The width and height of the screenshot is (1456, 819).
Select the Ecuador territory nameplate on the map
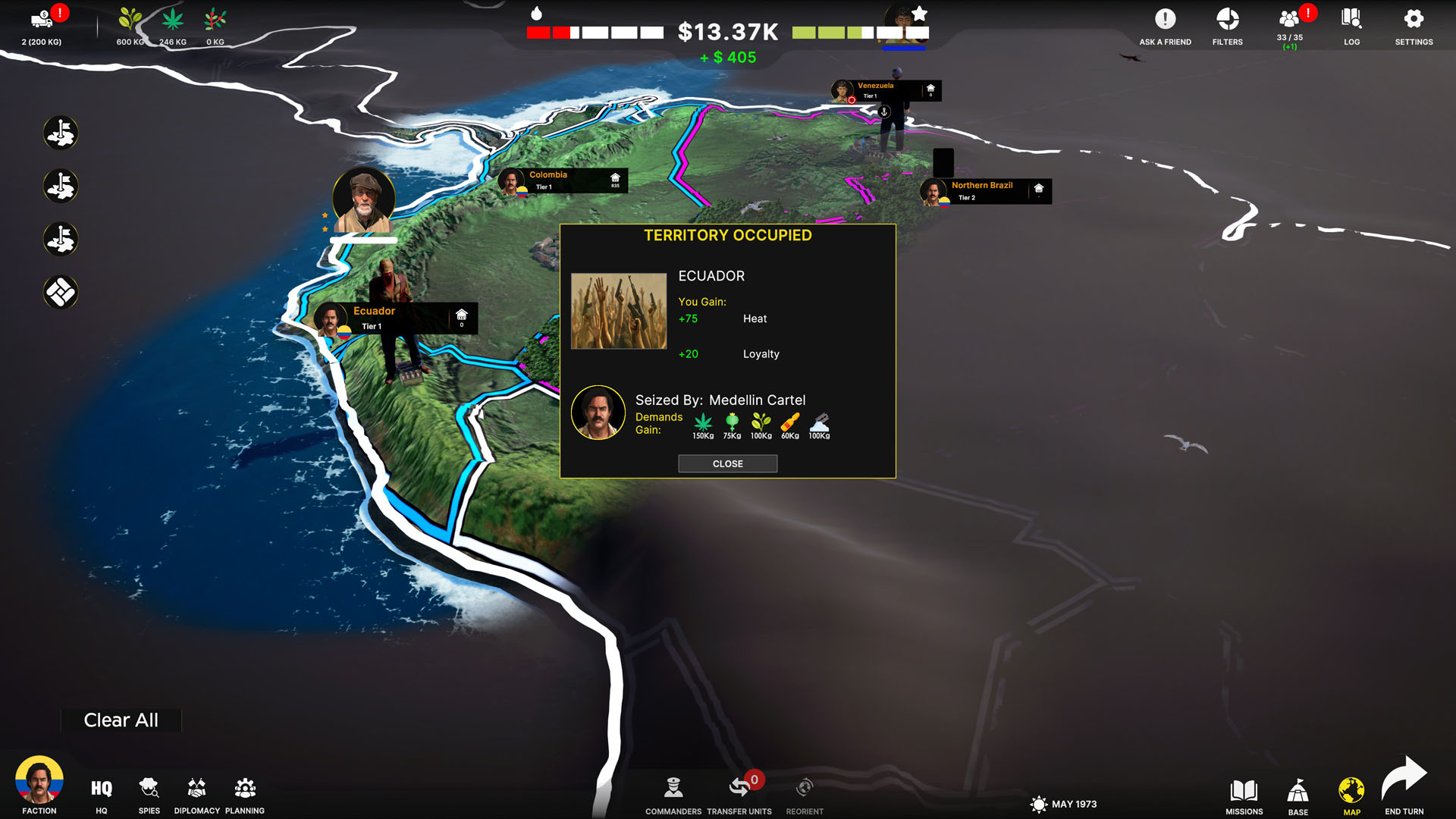pos(394,316)
